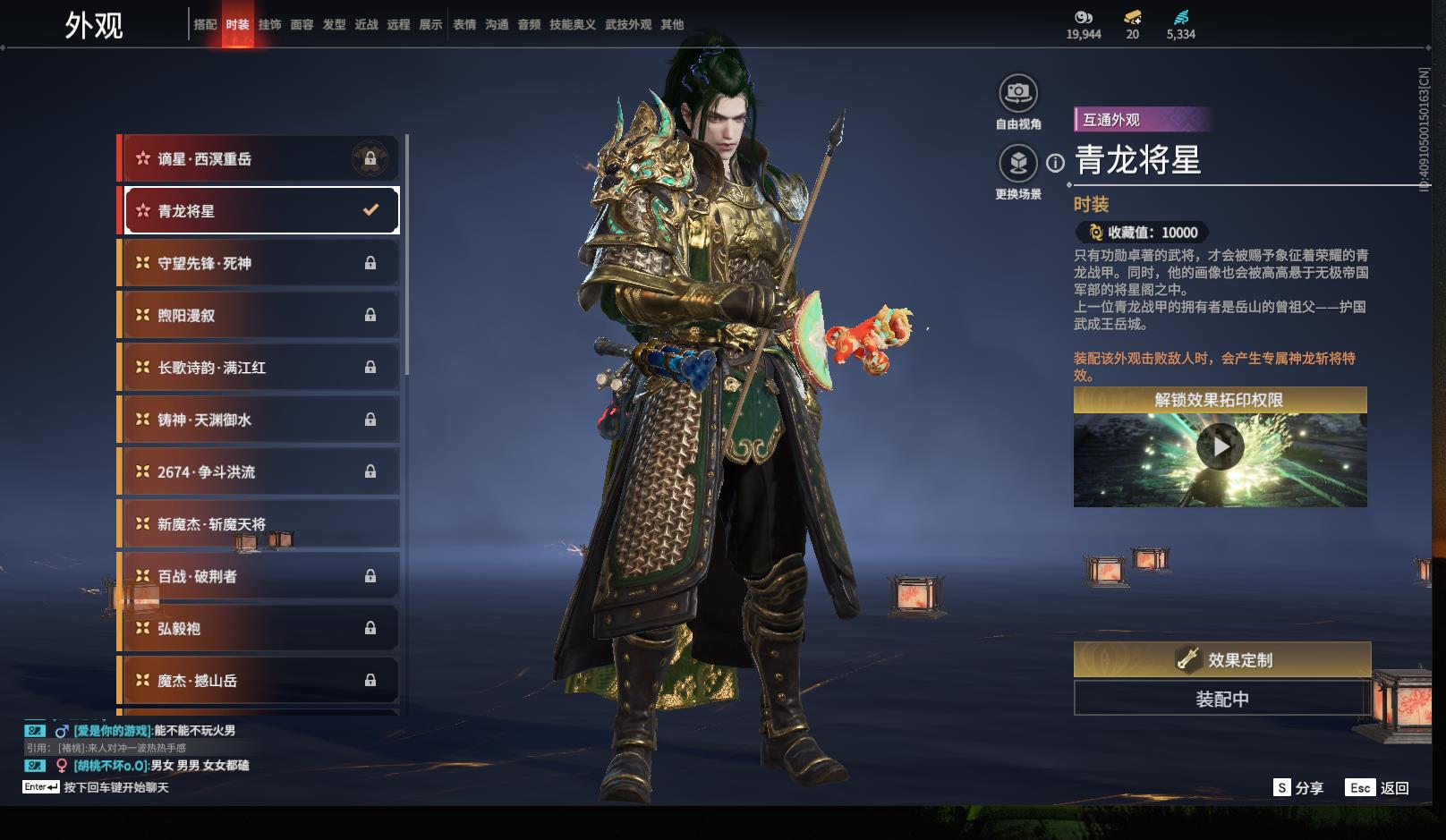Open the 效果定制 customization
This screenshot has width=1446, height=840.
click(x=1221, y=660)
